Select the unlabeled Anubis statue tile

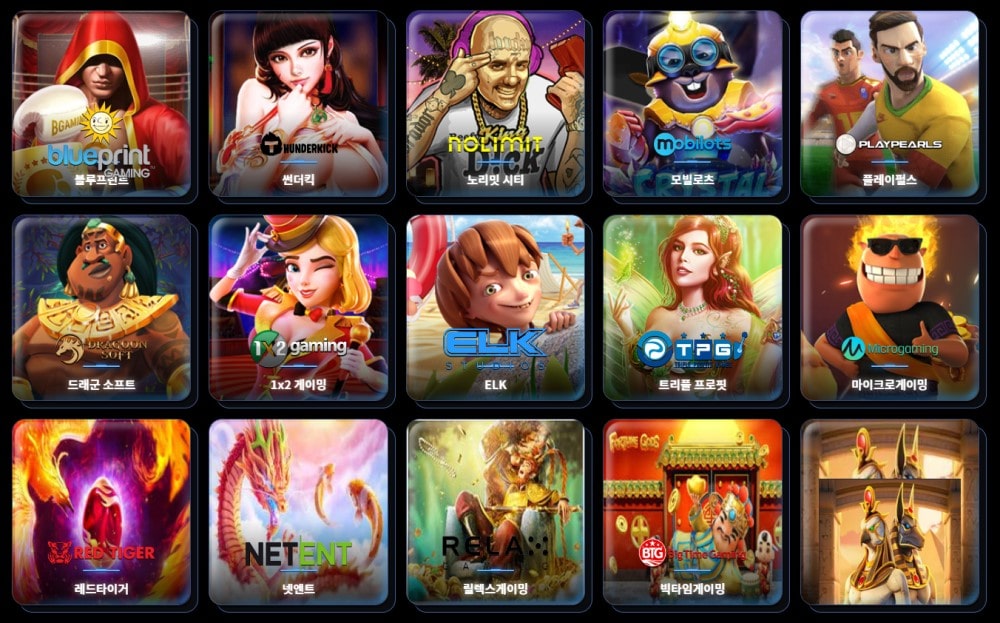[889, 512]
